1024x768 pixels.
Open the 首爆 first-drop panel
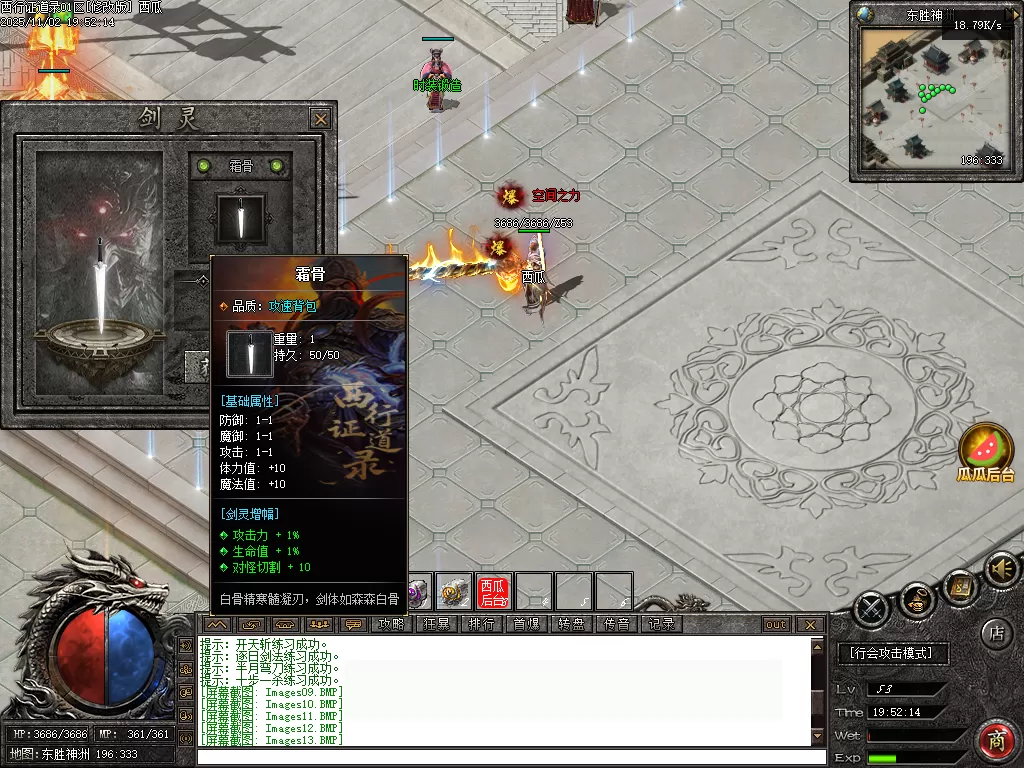(527, 624)
